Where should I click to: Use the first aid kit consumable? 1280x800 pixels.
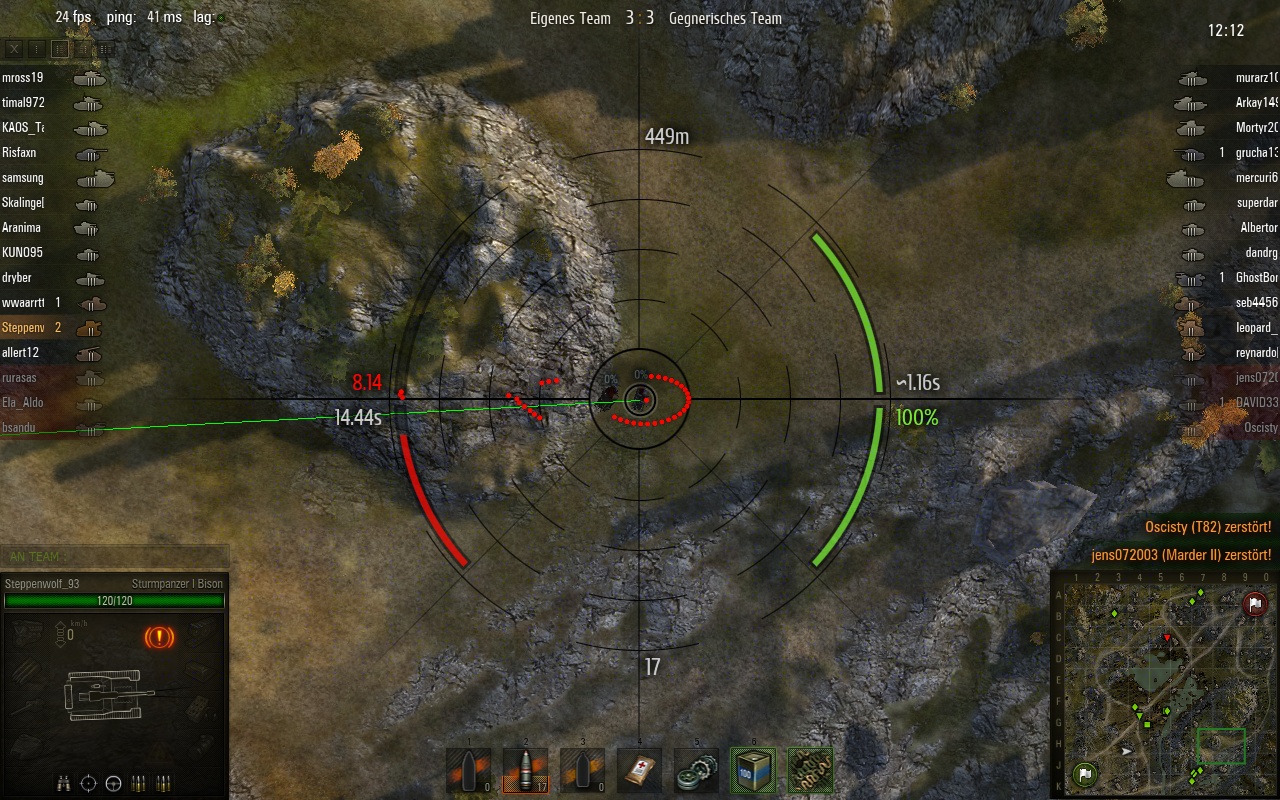click(639, 770)
